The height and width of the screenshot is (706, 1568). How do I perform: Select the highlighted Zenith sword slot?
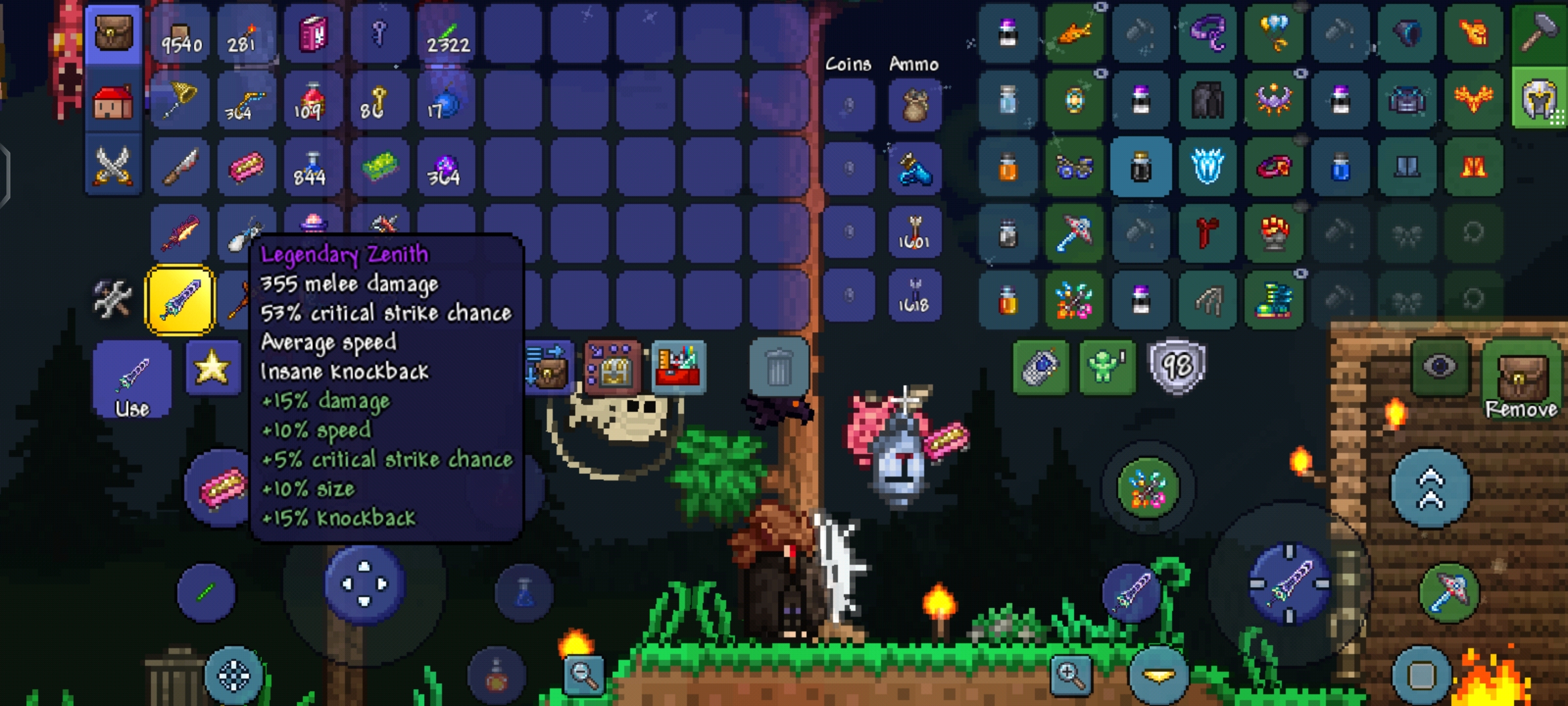tap(180, 300)
